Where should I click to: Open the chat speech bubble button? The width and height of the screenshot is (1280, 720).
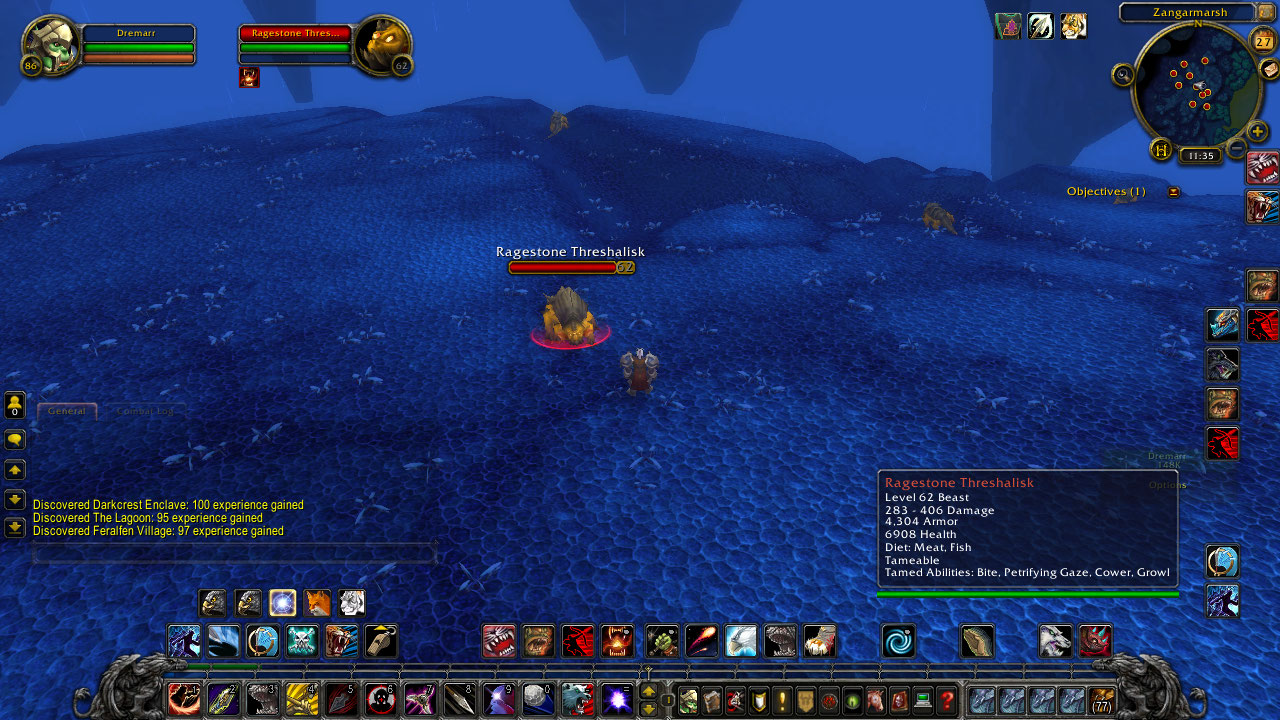tap(15, 439)
